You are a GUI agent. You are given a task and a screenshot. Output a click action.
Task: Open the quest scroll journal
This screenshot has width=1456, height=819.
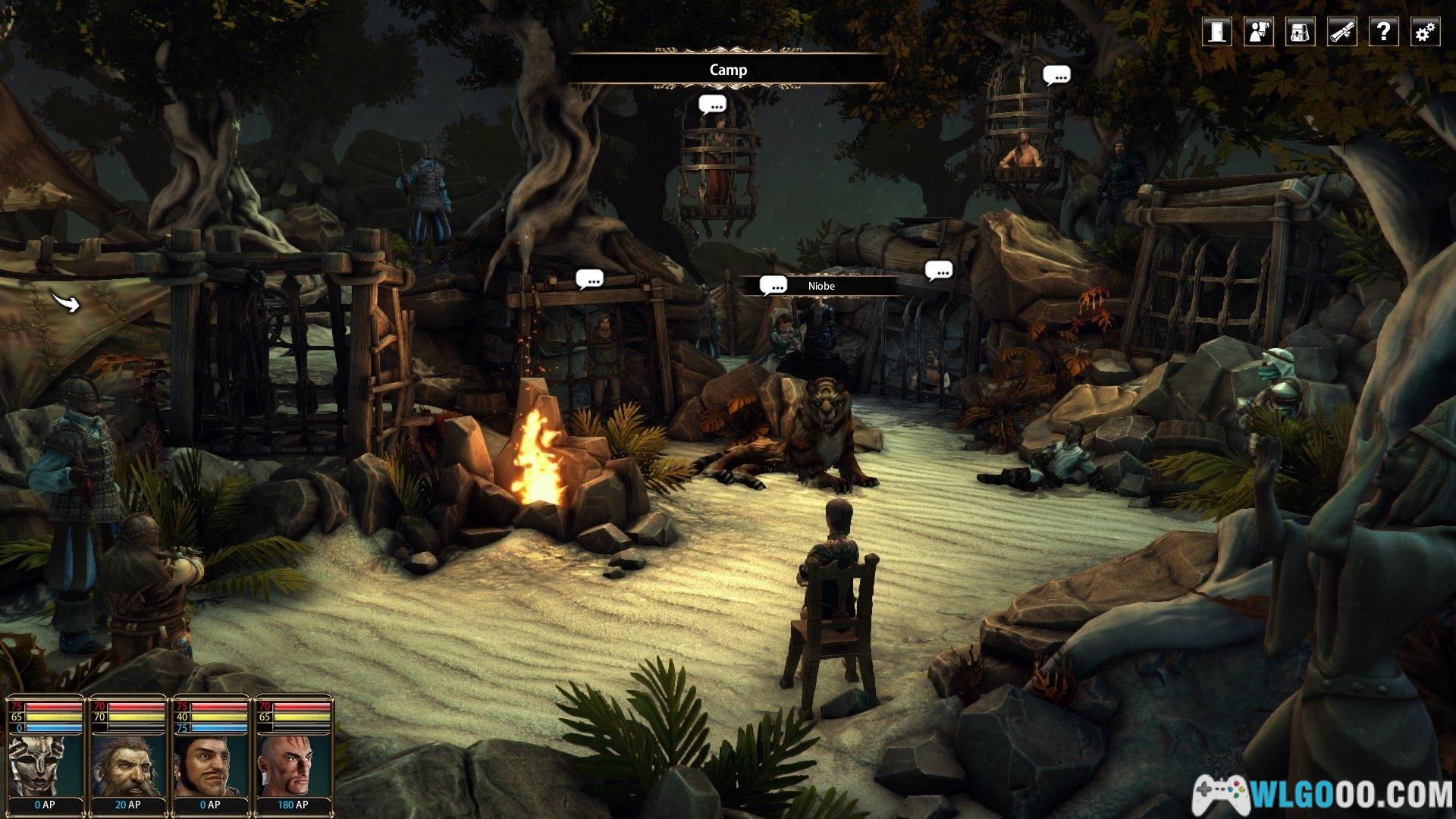pyautogui.click(x=1341, y=32)
